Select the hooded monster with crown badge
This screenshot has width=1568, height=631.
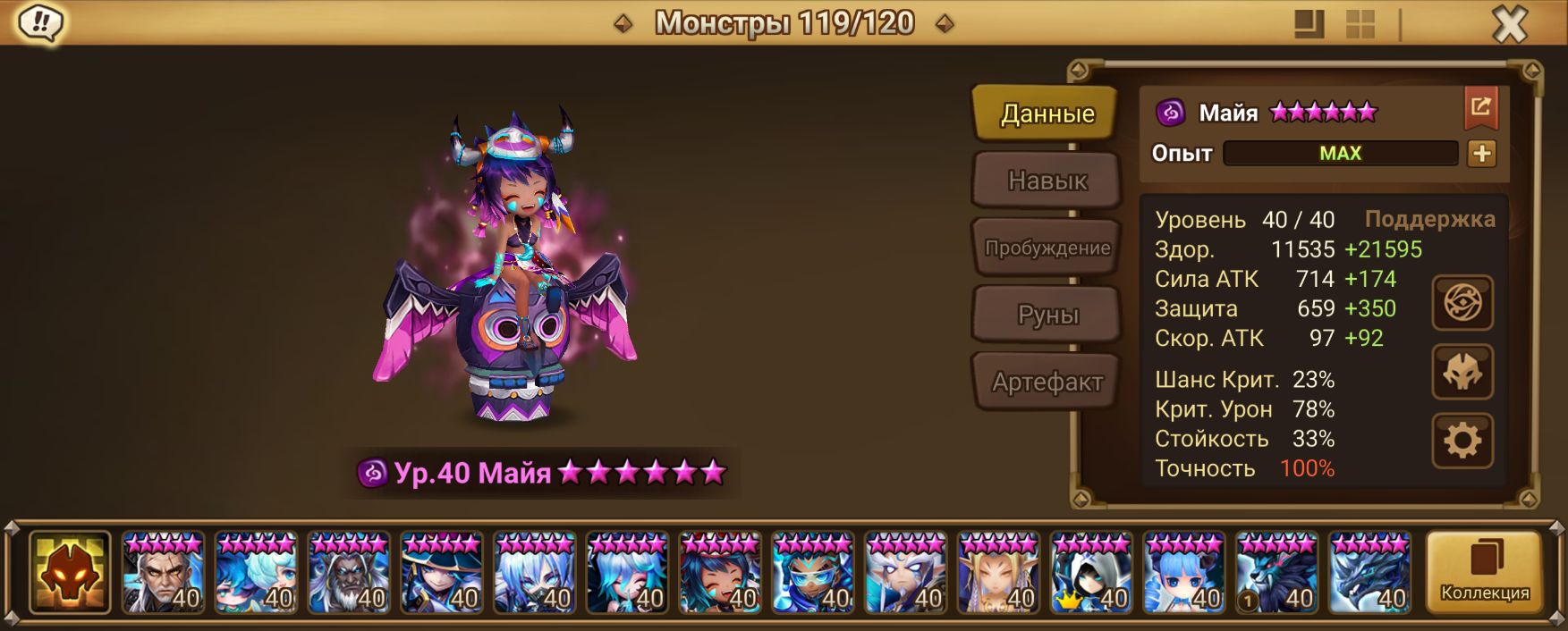(1090, 573)
